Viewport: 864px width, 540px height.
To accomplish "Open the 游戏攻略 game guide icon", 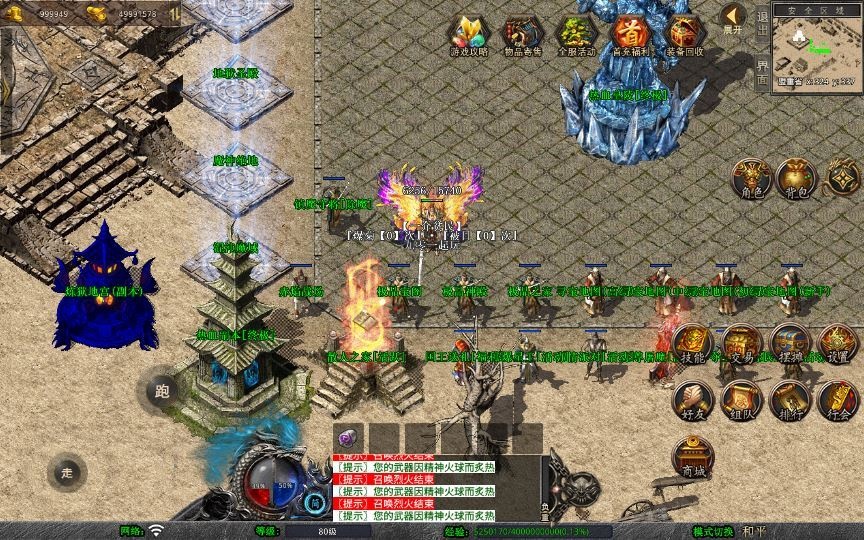I will tap(469, 35).
